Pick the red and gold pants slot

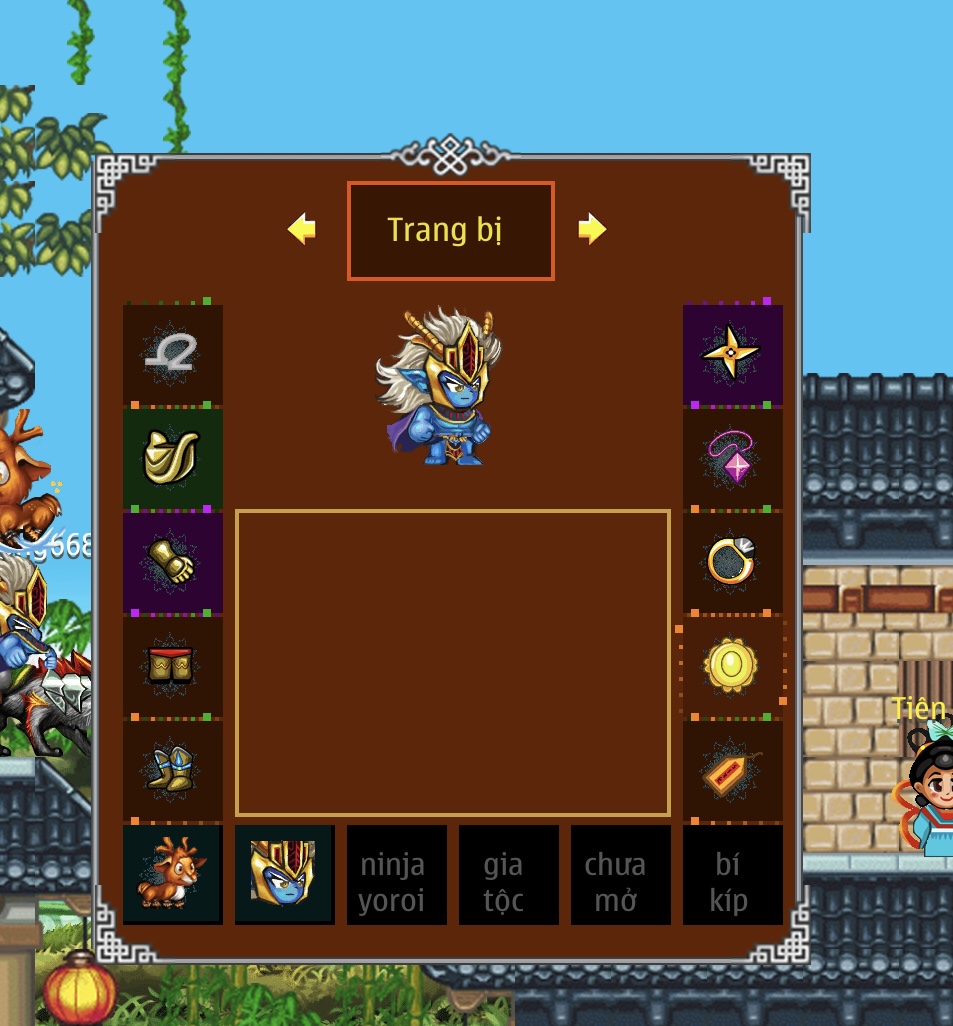pos(172,666)
